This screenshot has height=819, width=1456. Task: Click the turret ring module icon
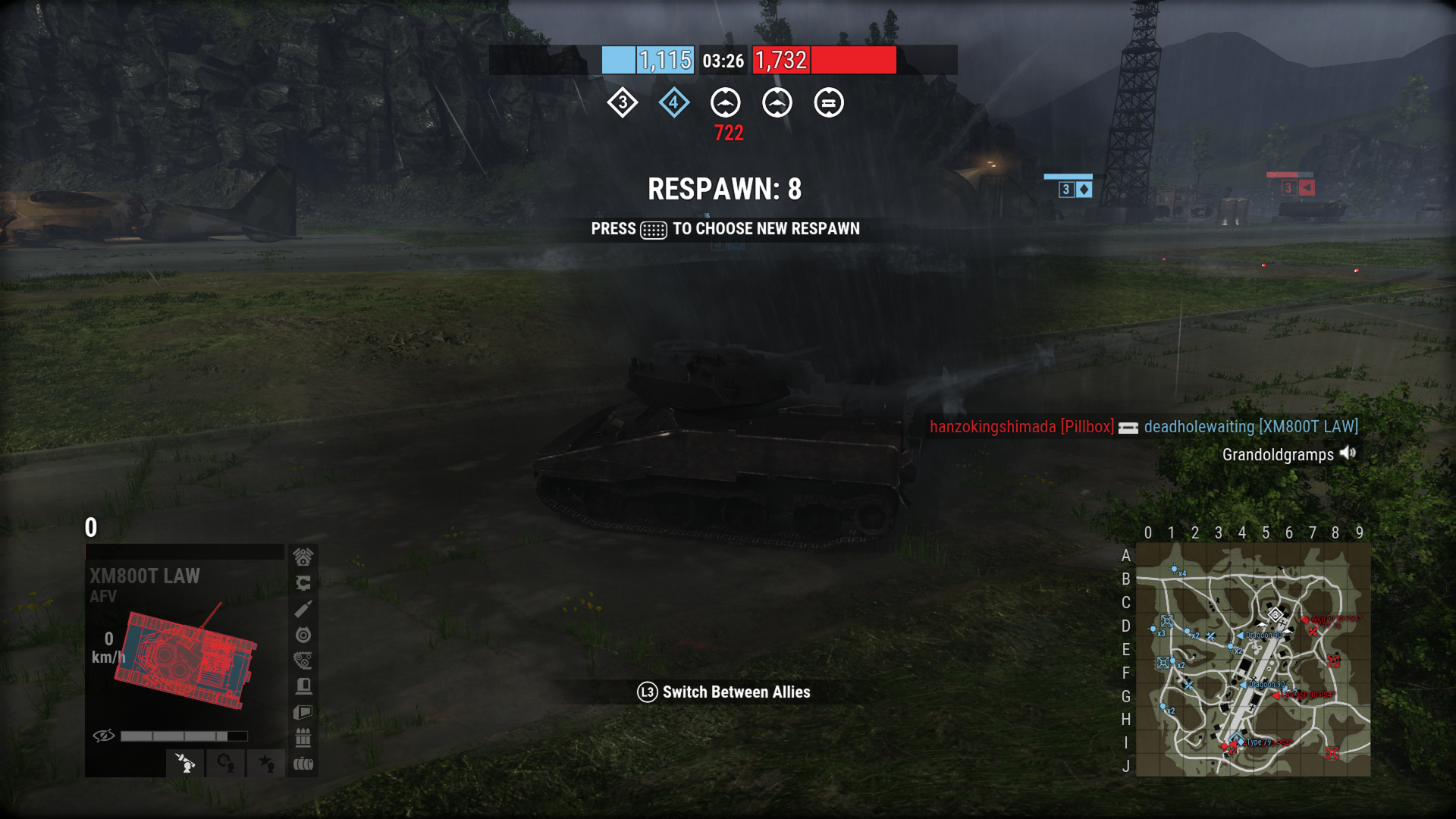coord(303,583)
